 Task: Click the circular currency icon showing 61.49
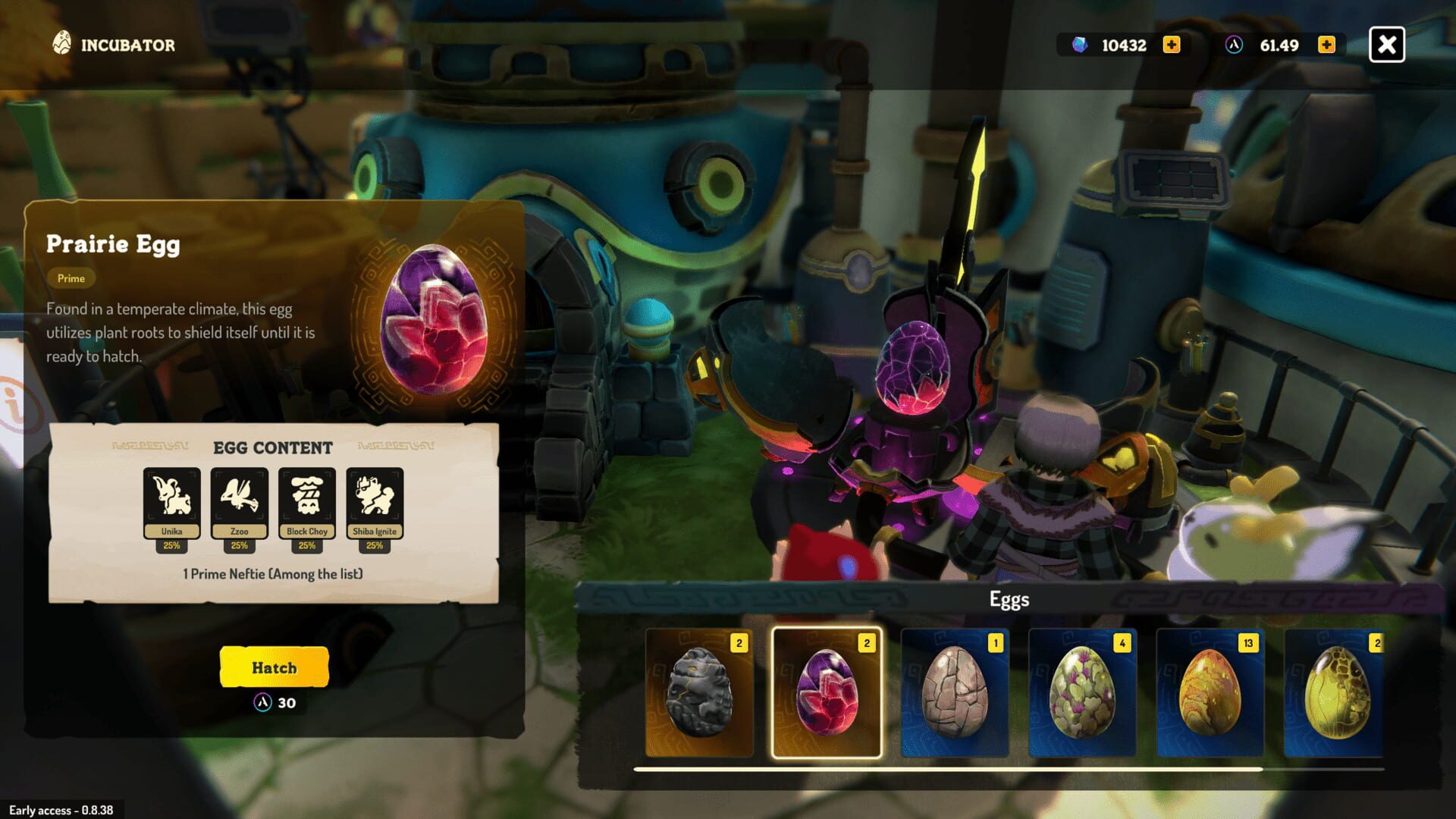click(x=1234, y=45)
